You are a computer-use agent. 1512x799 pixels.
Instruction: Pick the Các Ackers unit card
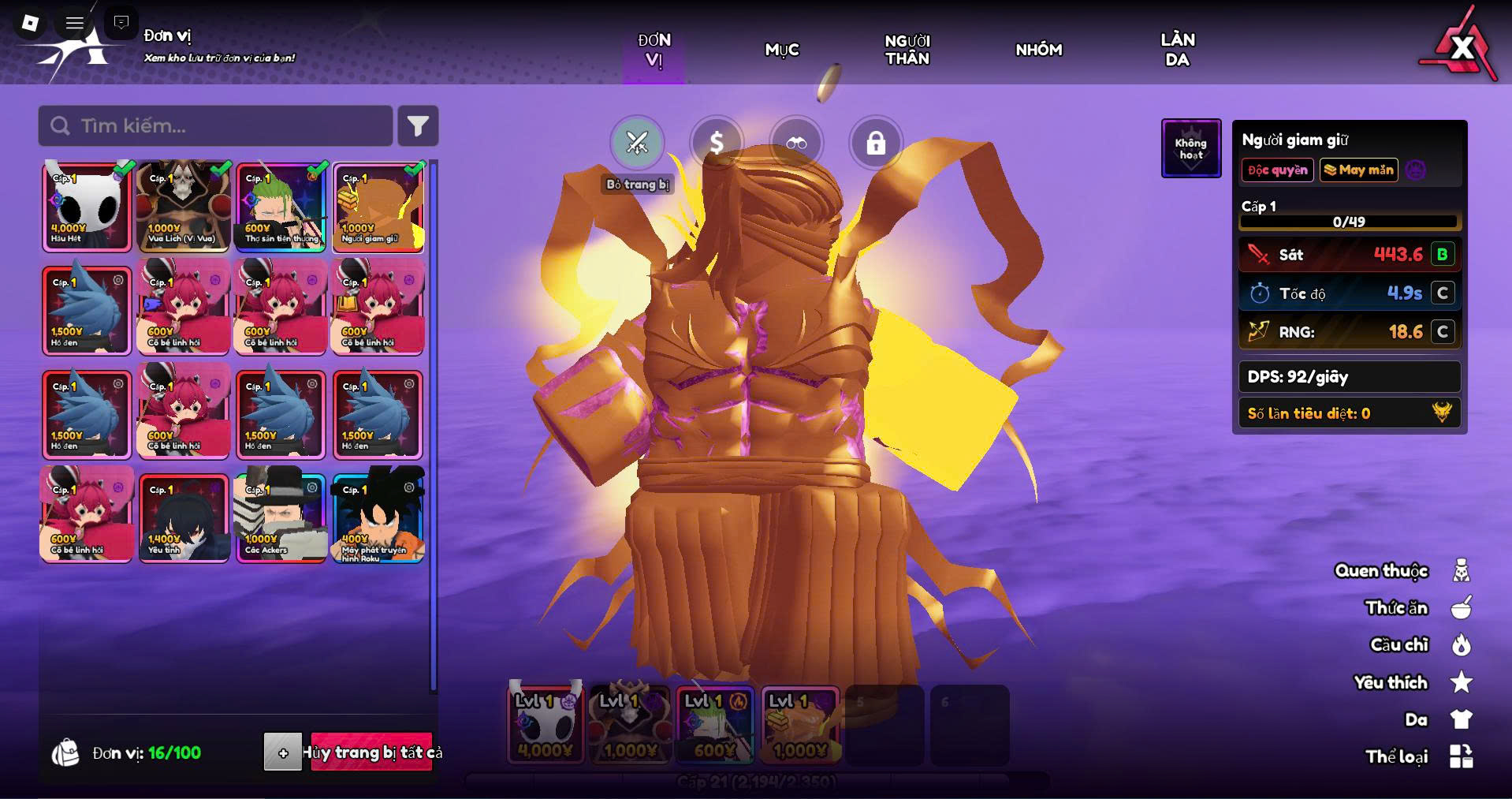coord(281,518)
